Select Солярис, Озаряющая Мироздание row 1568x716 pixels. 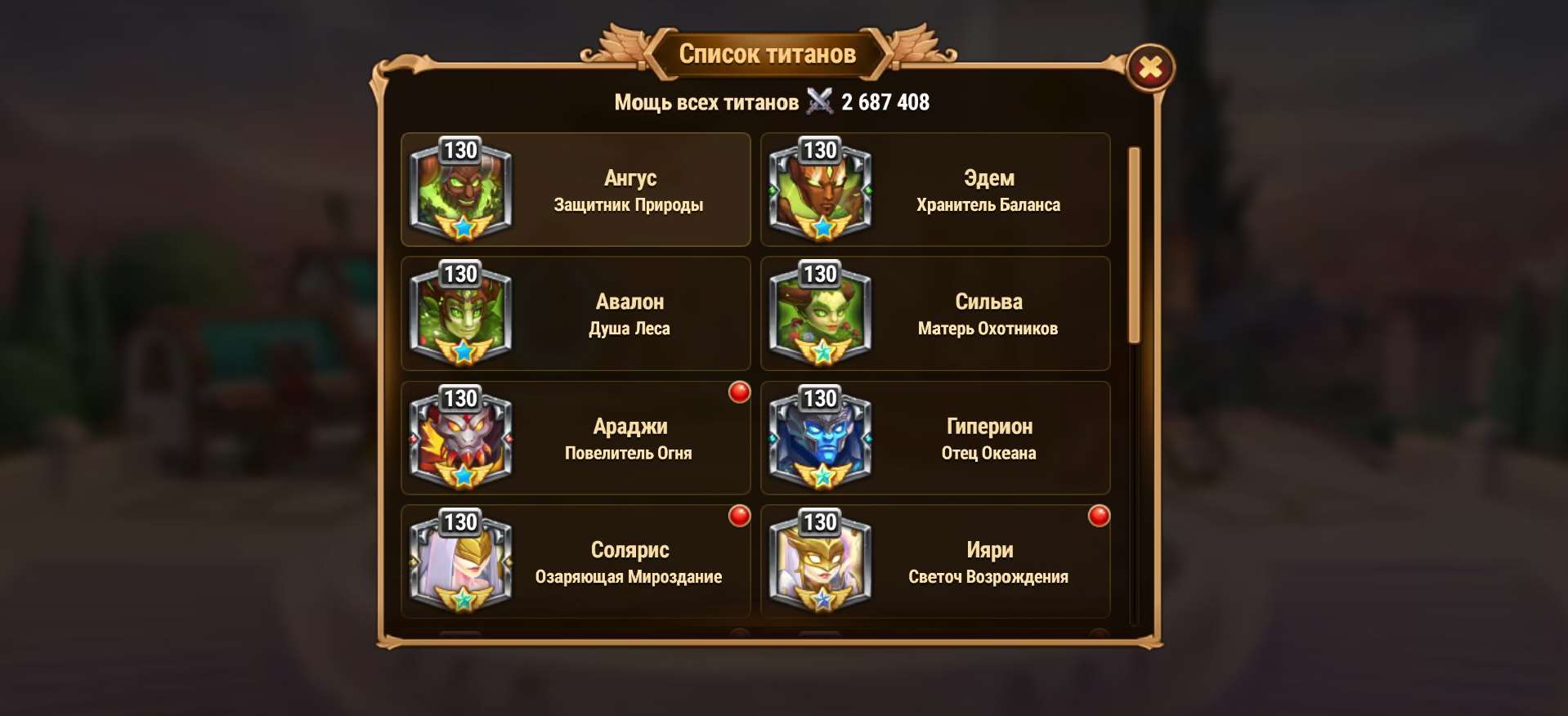click(576, 562)
